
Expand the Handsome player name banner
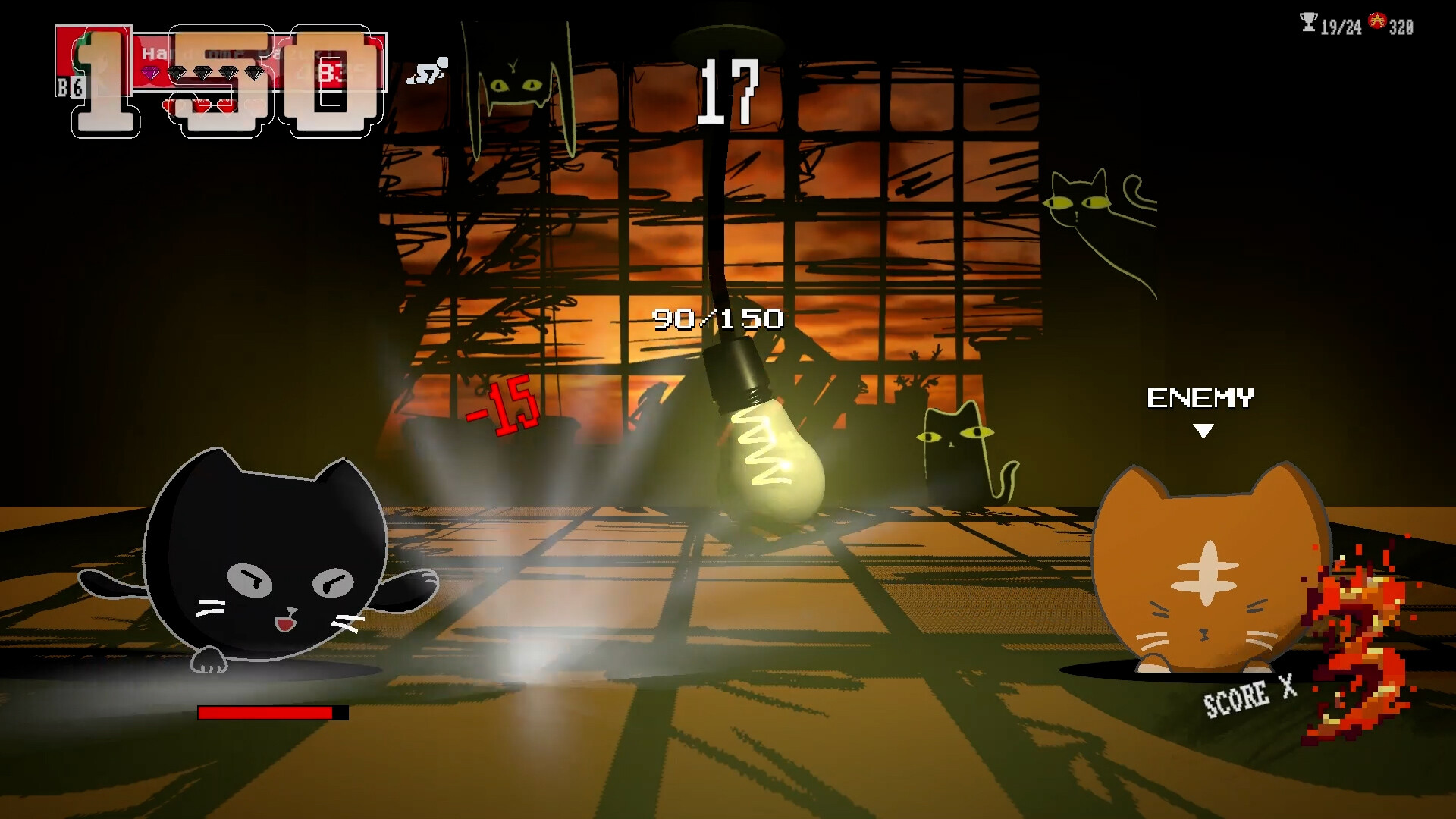pyautogui.click(x=227, y=53)
